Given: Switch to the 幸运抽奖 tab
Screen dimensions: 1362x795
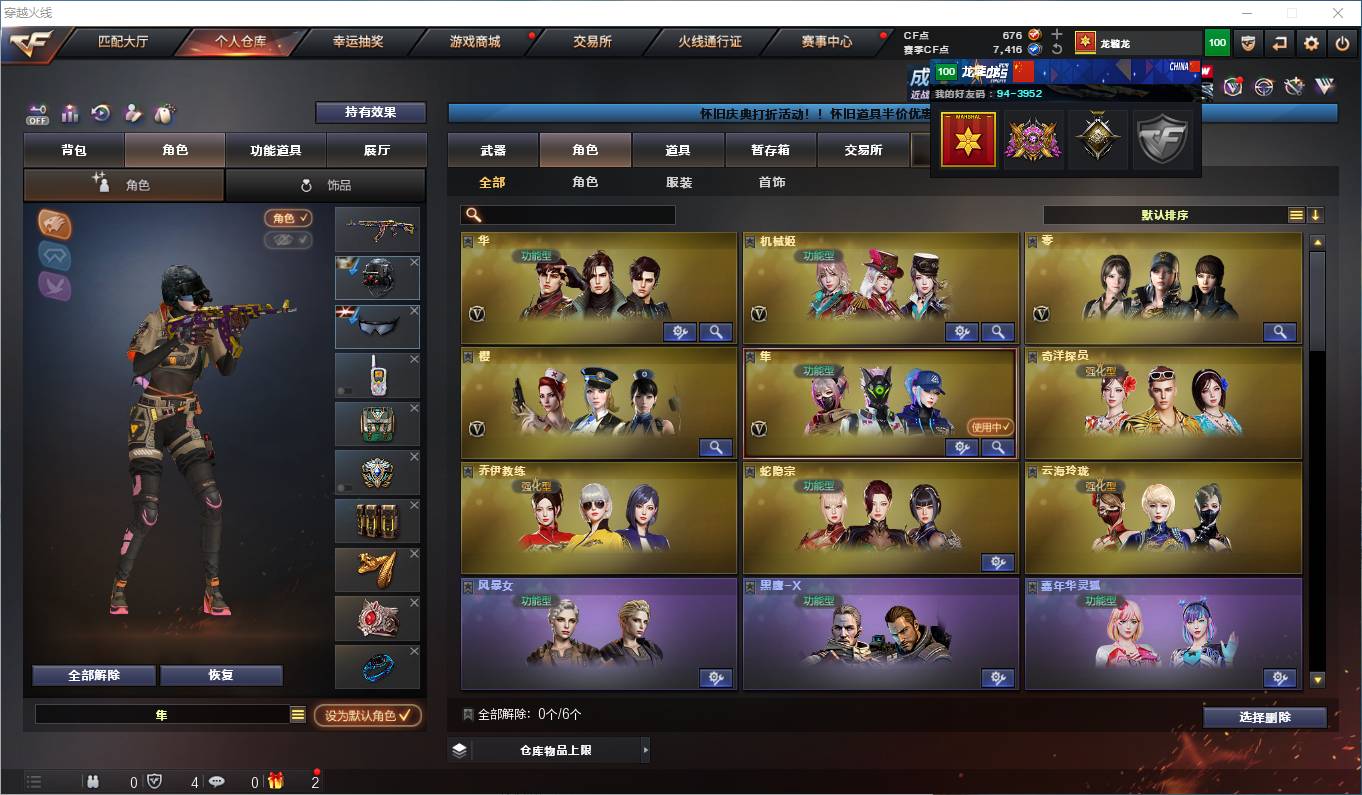Looking at the screenshot, I should [355, 43].
